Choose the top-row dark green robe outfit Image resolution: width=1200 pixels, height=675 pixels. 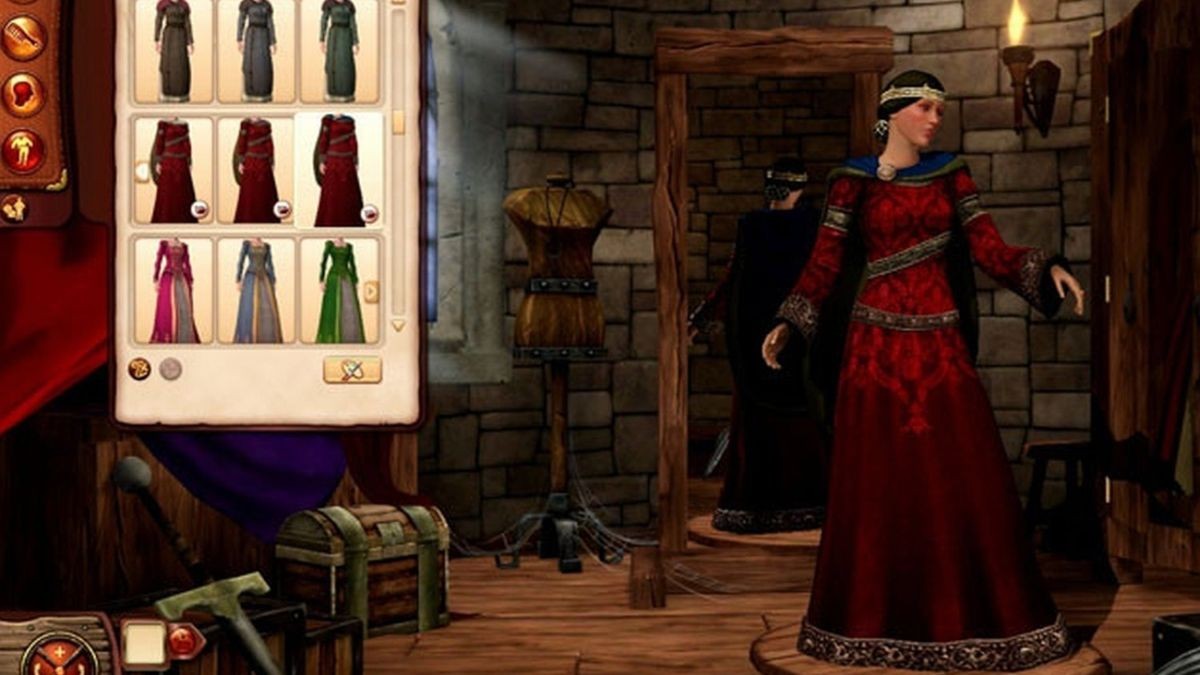click(338, 50)
